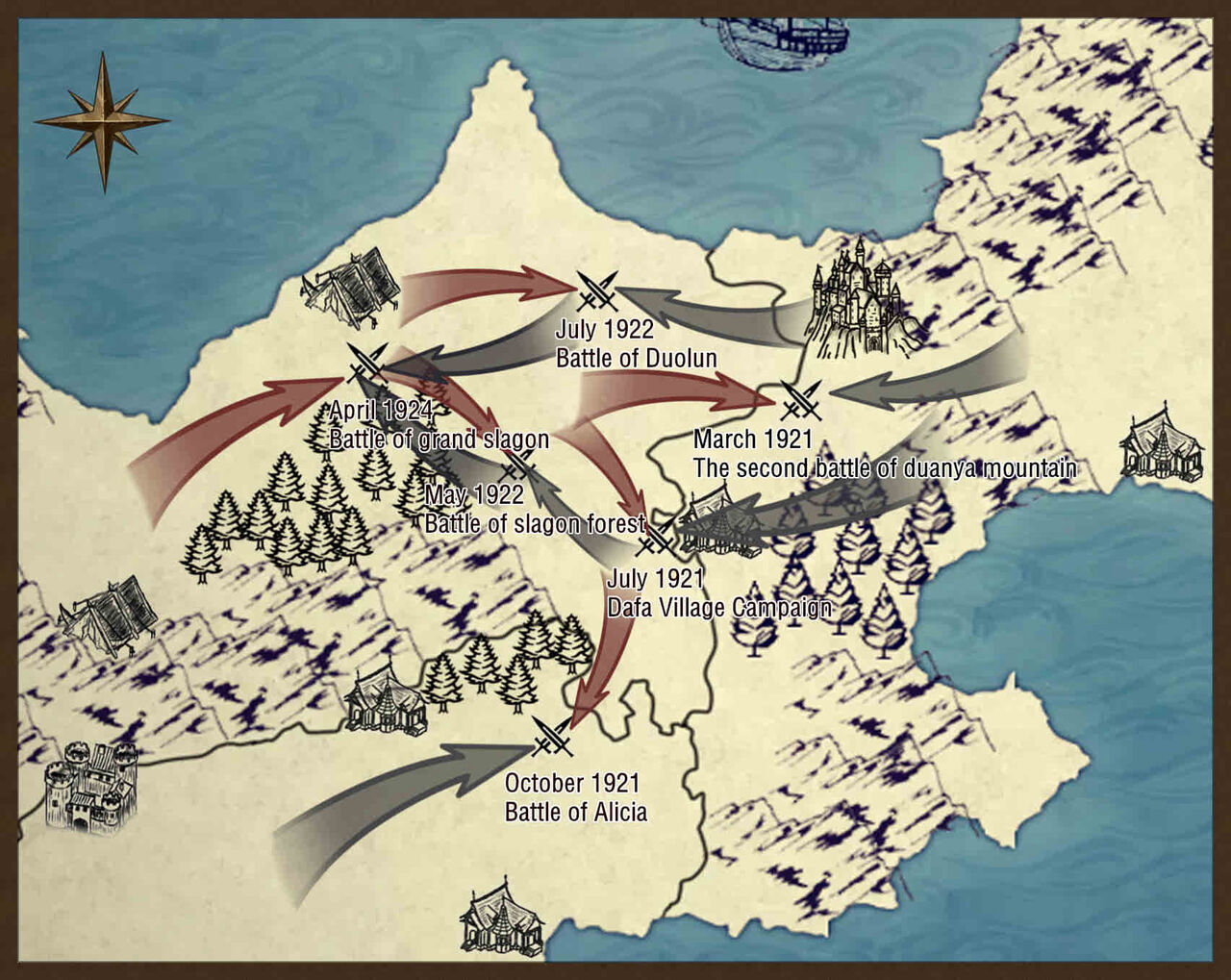Viewport: 1231px width, 980px height.
Task: Select the Battle of Duolun crossed-swords marker
Action: point(597,291)
